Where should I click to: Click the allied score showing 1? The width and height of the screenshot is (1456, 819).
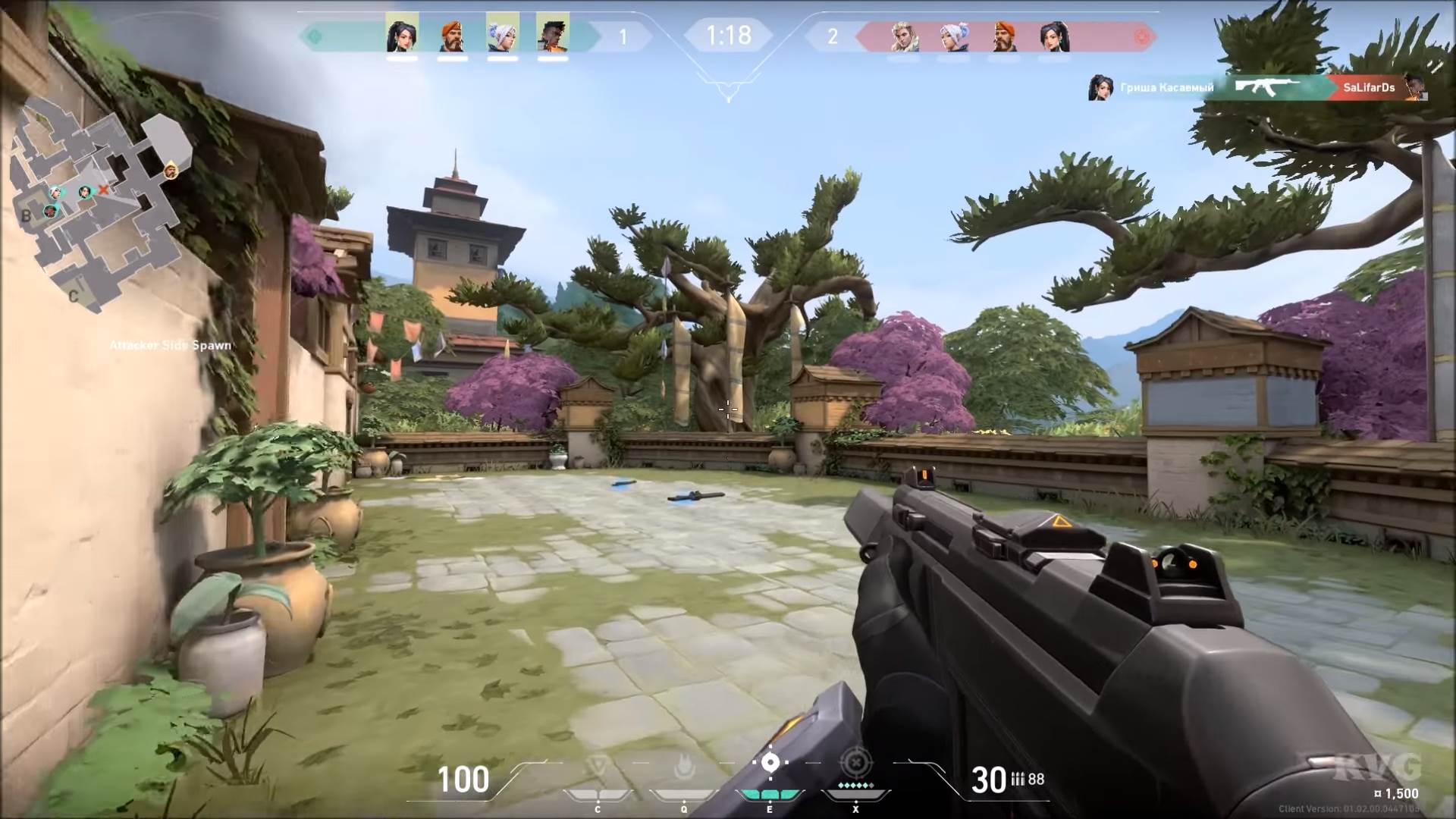(622, 34)
